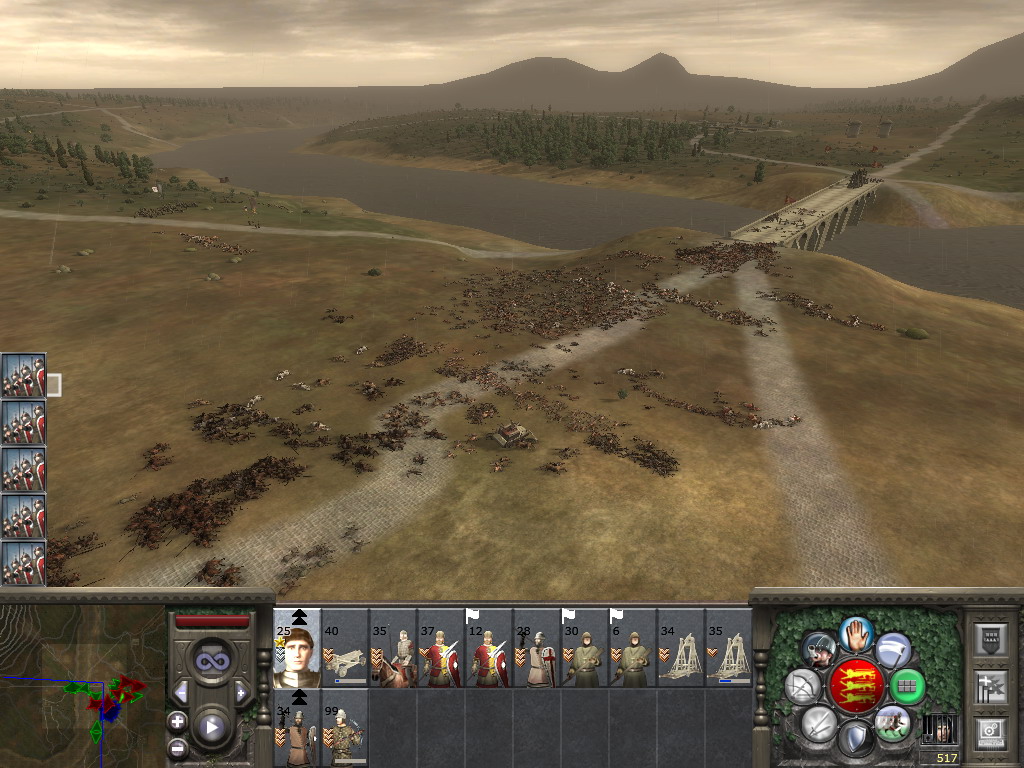Select the white cross shield knight unit card

click(537, 648)
